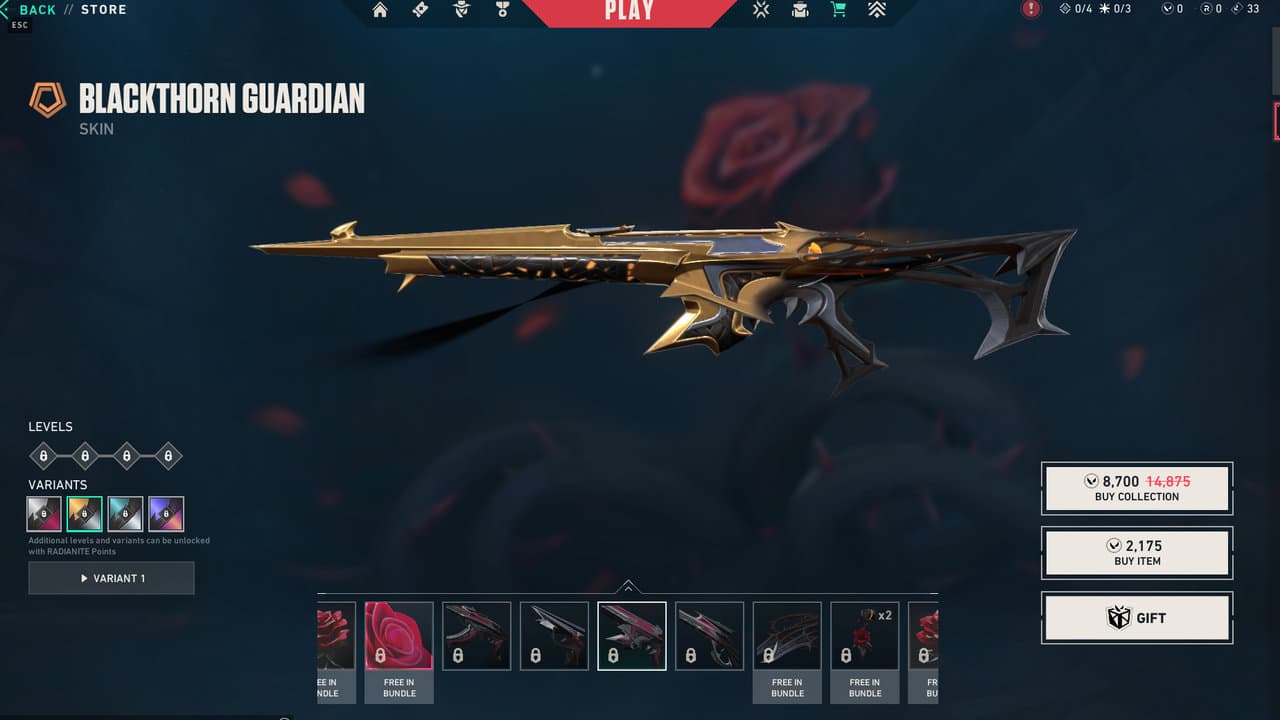Open the Store cart icon
Screen dimensions: 1280x720
click(x=839, y=10)
